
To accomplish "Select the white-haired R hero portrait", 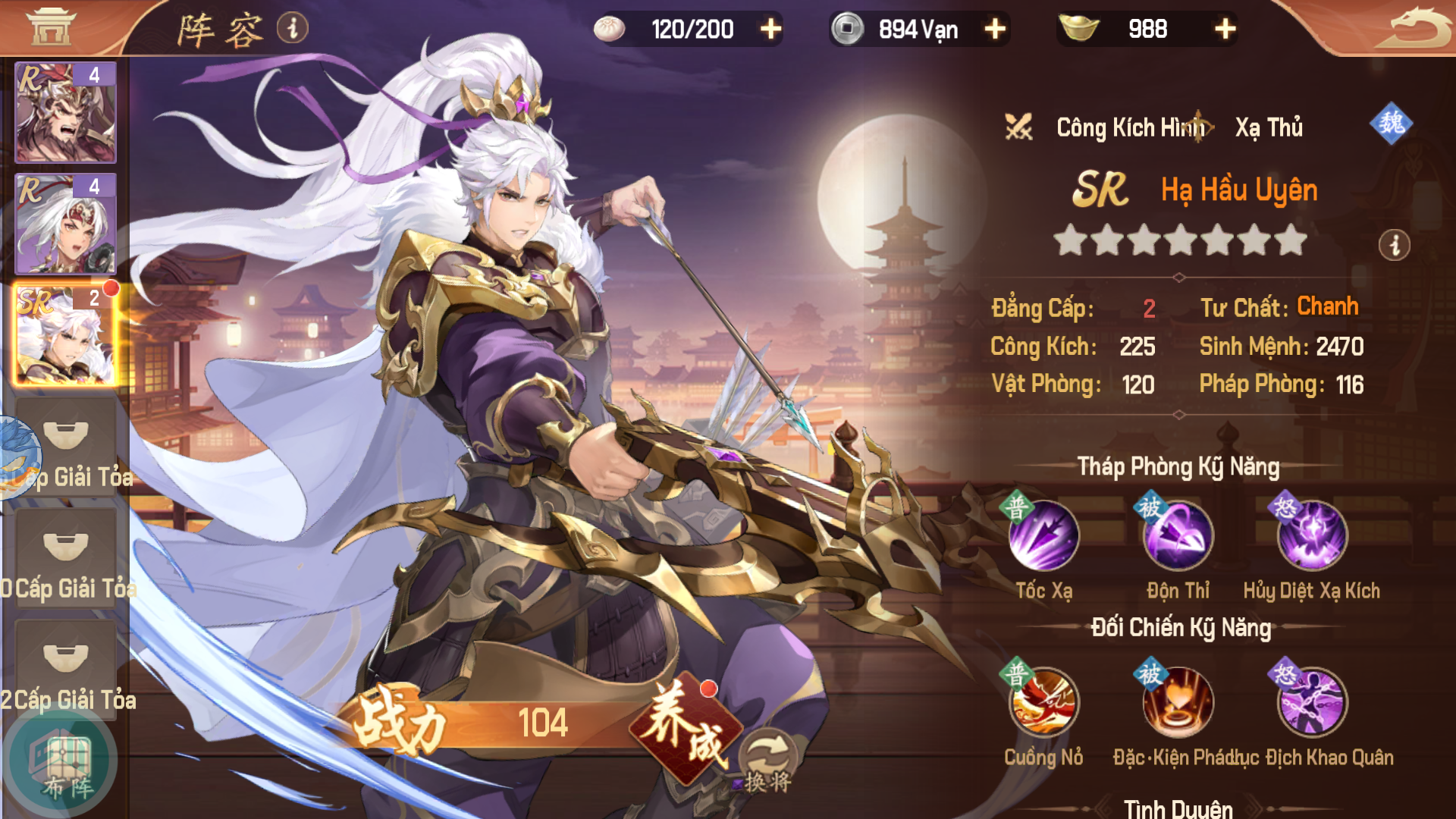I will coord(66,224).
